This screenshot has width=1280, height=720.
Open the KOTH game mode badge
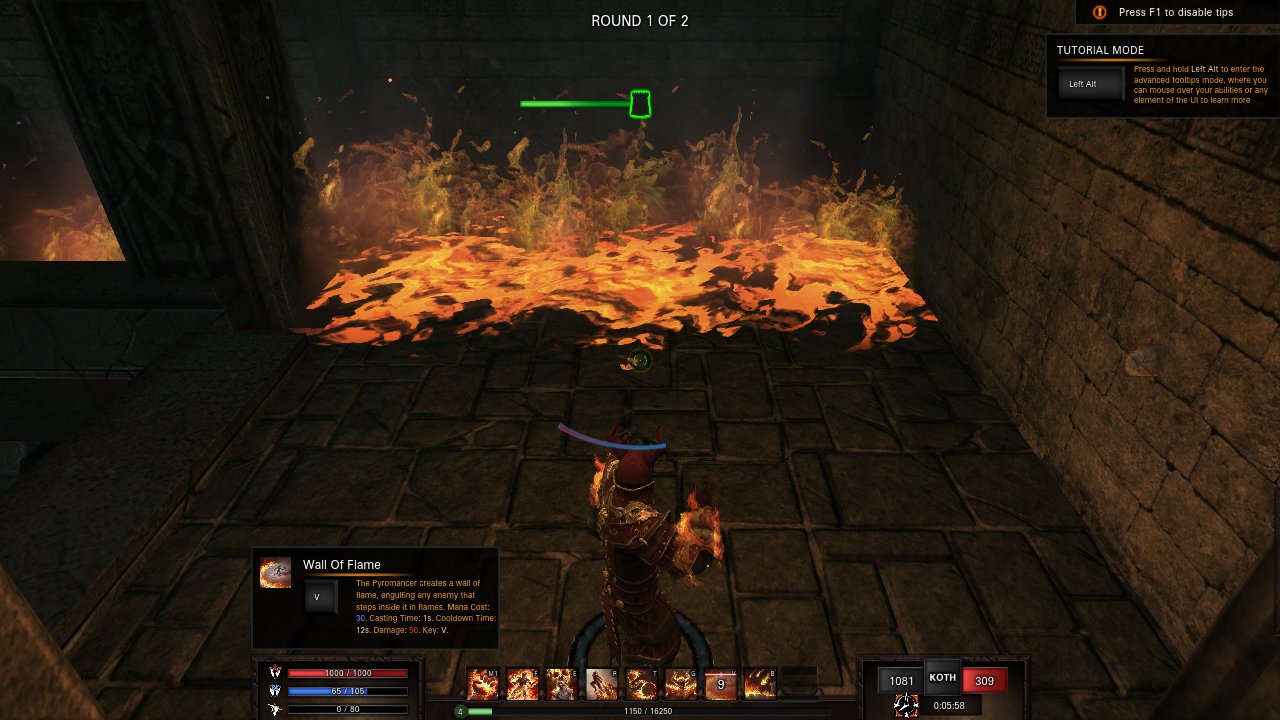(942, 678)
